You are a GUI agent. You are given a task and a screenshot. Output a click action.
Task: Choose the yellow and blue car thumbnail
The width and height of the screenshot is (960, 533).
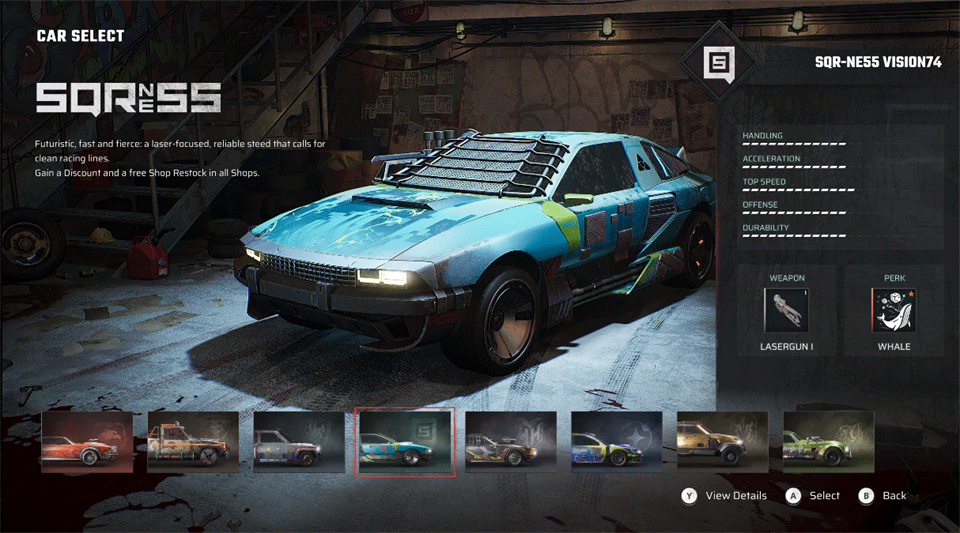click(x=617, y=442)
